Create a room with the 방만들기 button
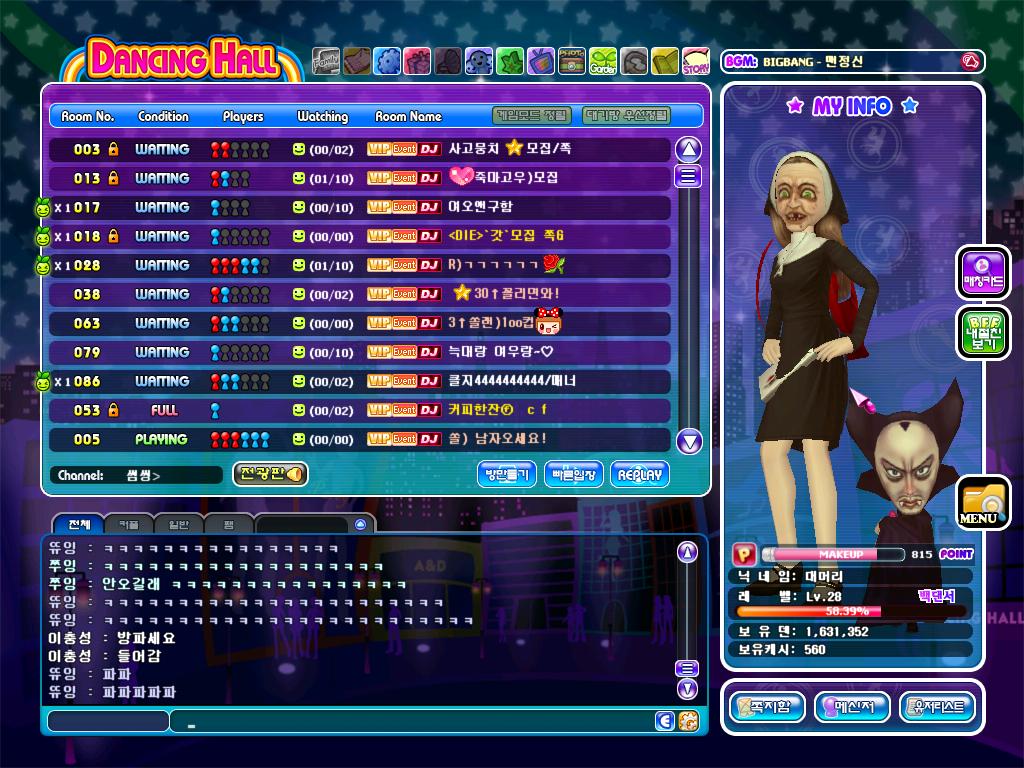Image resolution: width=1024 pixels, height=768 pixels. [x=506, y=475]
